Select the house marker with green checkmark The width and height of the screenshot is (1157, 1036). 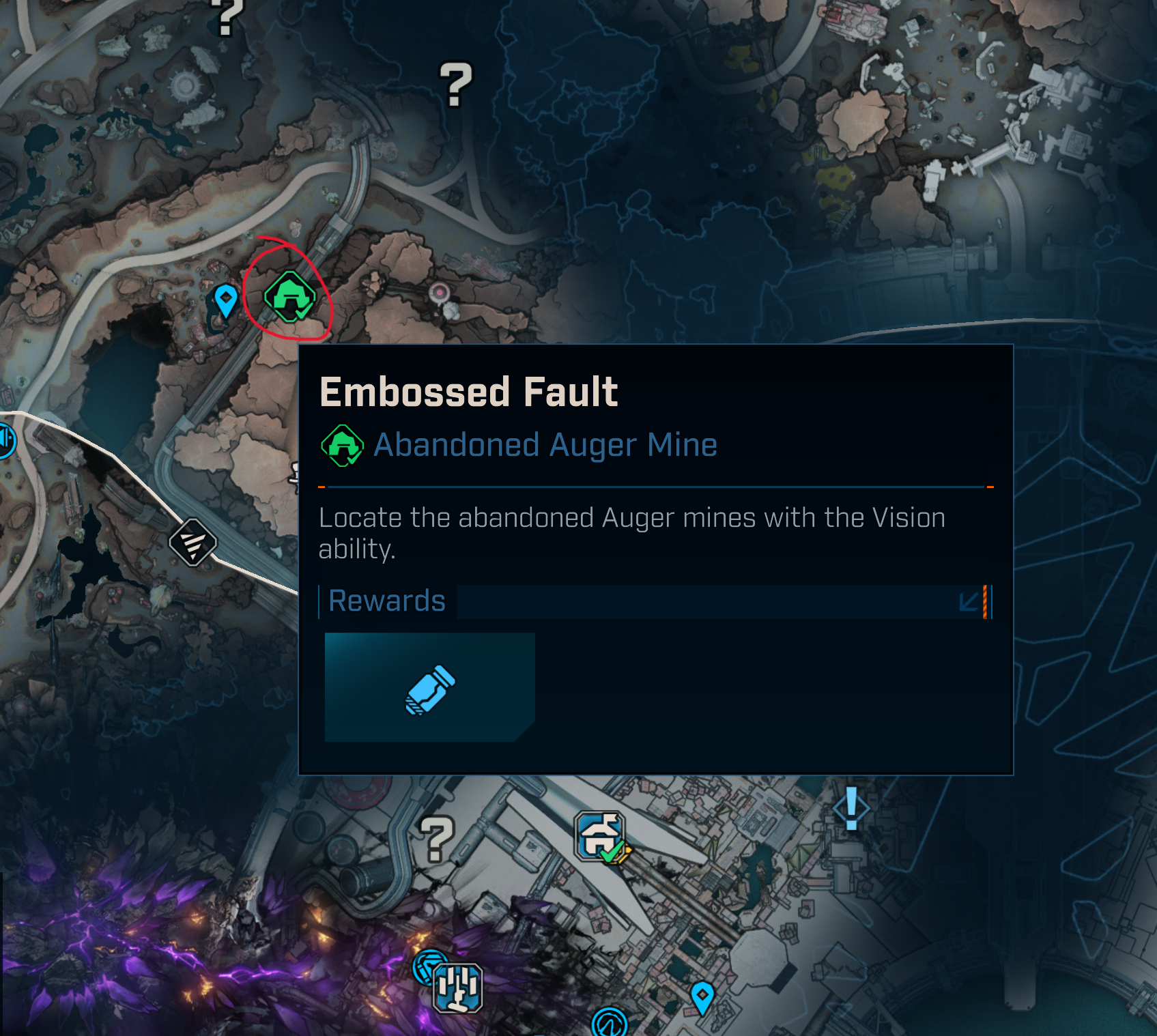tap(601, 837)
